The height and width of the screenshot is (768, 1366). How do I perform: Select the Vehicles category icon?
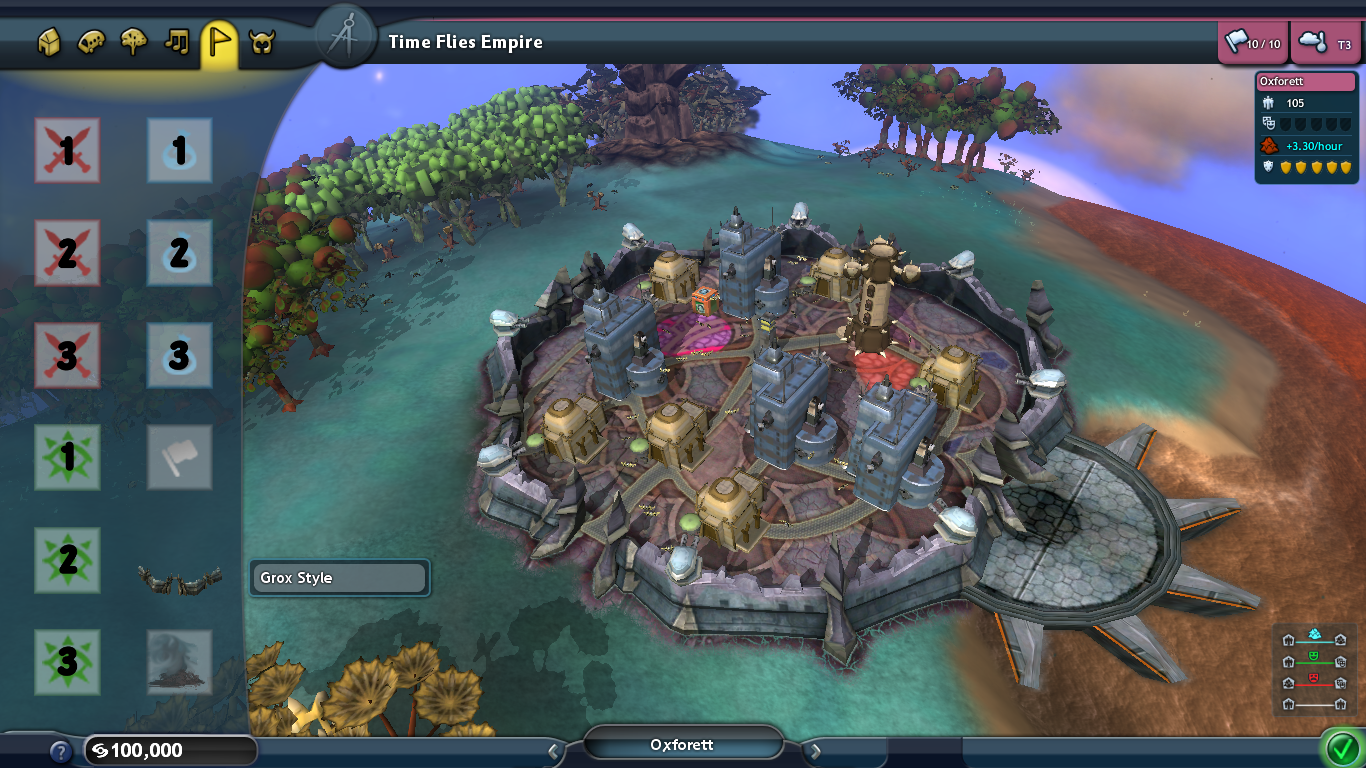click(90, 43)
